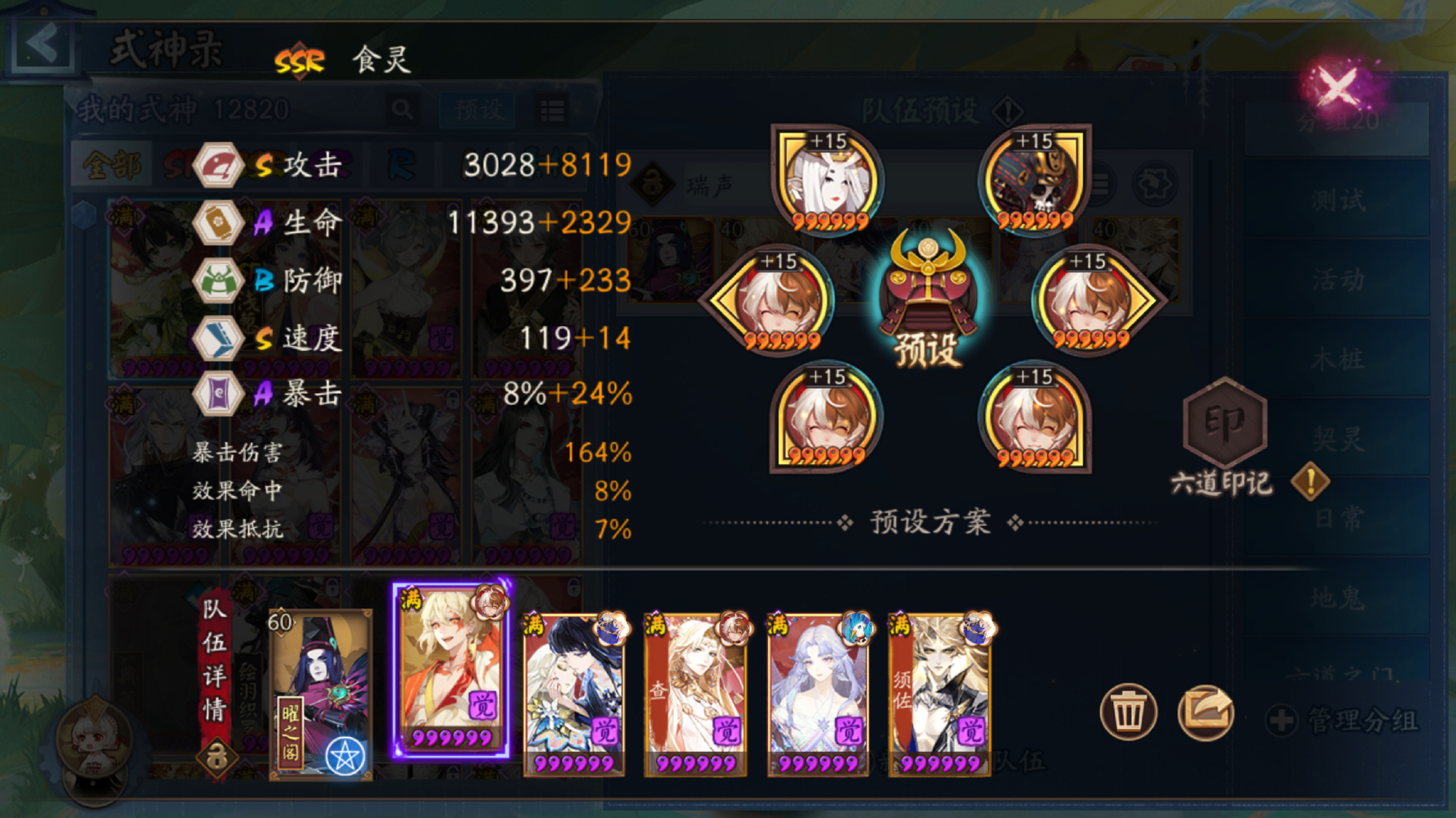The image size is (1456, 818).
Task: Open the hamburger menu in the 瑞声 row
Action: click(1100, 183)
